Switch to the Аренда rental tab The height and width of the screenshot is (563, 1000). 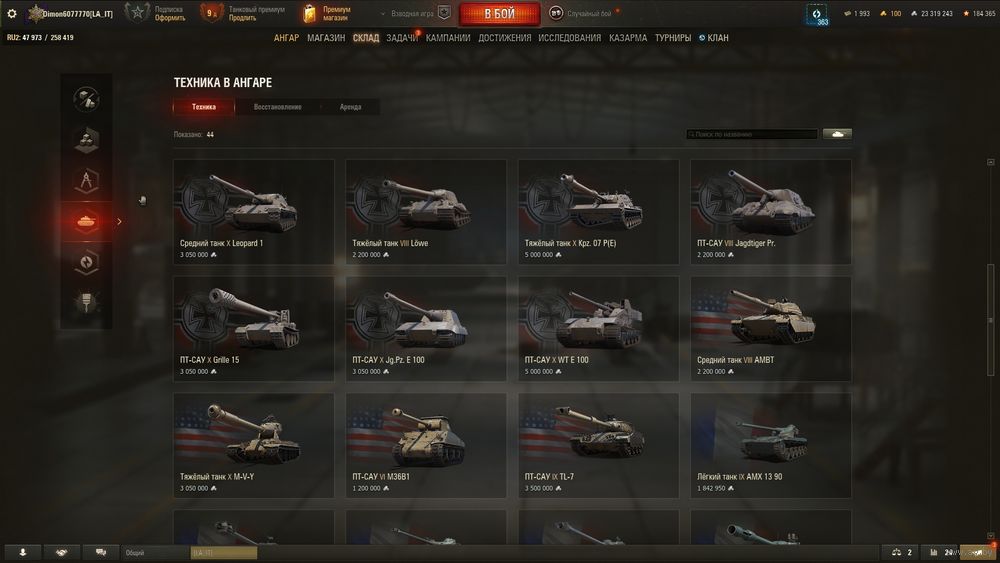[350, 107]
